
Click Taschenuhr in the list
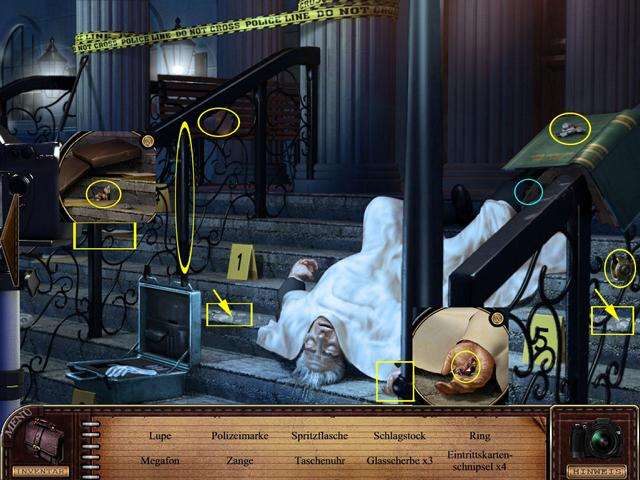point(318,461)
